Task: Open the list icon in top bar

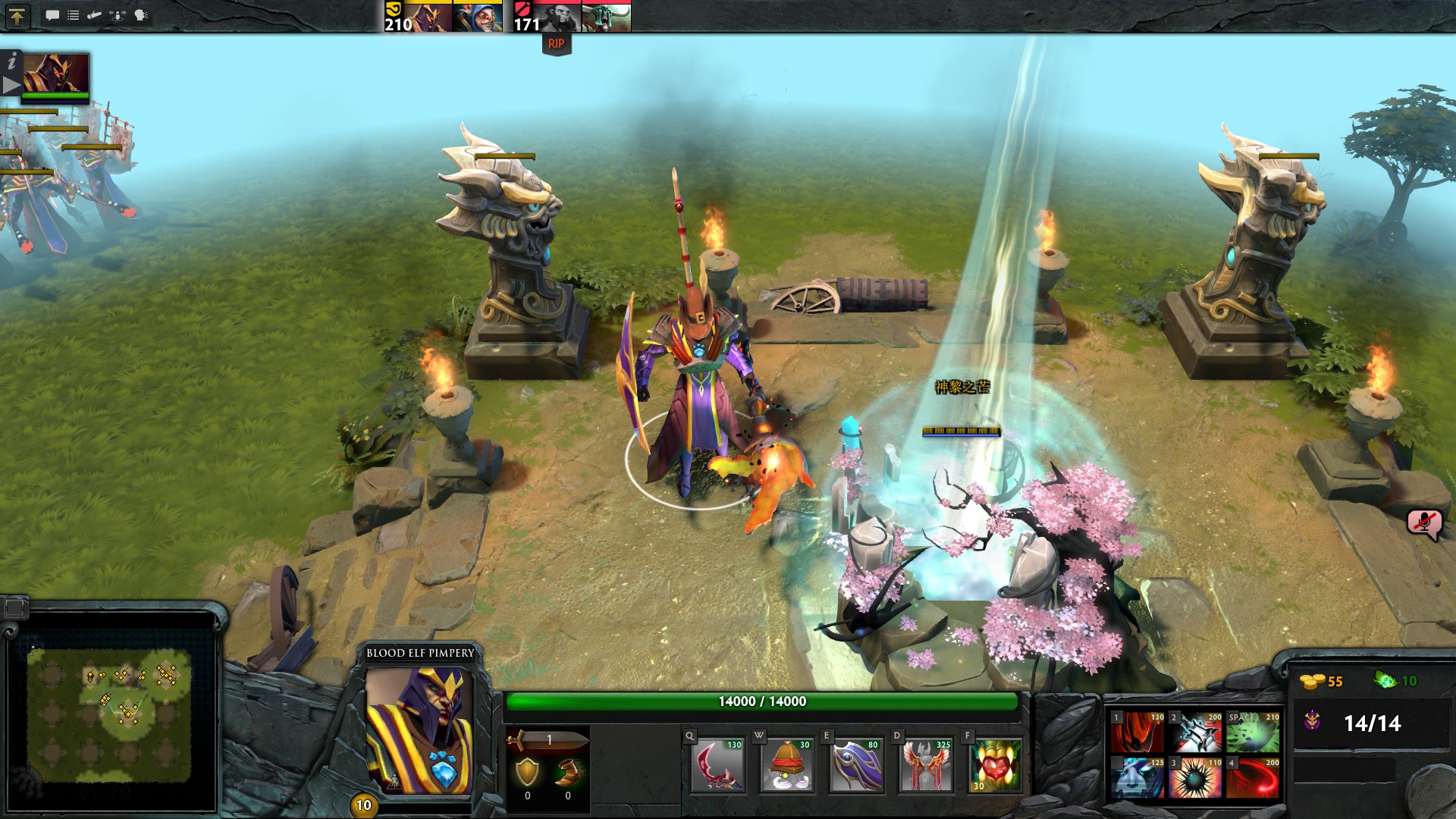Action: pyautogui.click(x=74, y=15)
